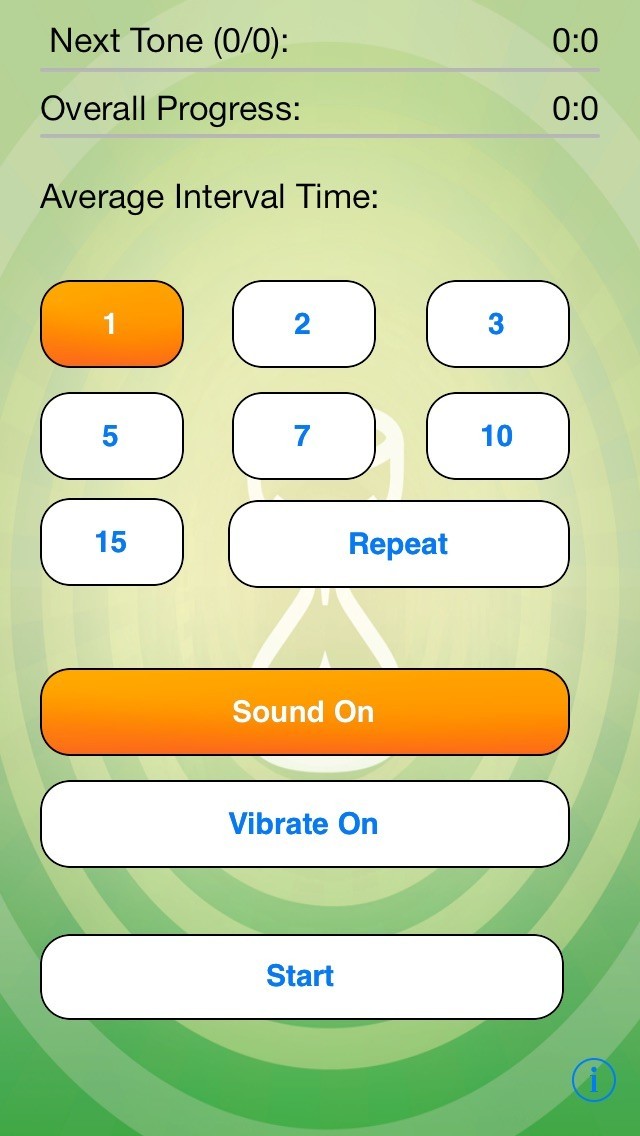640x1136 pixels.
Task: Enable the Vibrate On option
Action: coord(304,824)
